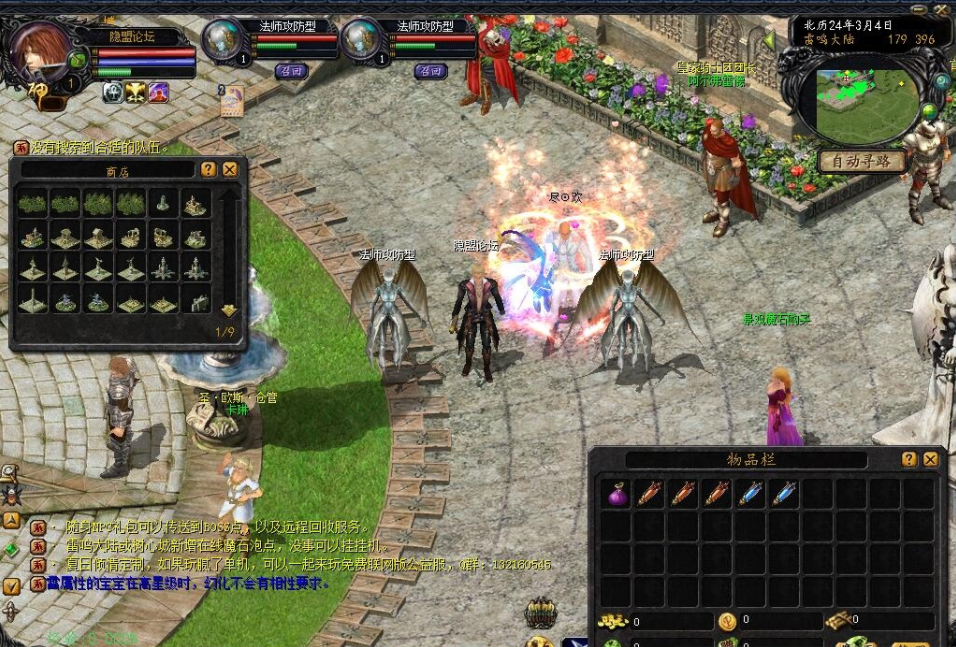Collapse the minimap with the green arrow
This screenshot has width=956, height=647.
click(x=769, y=40)
